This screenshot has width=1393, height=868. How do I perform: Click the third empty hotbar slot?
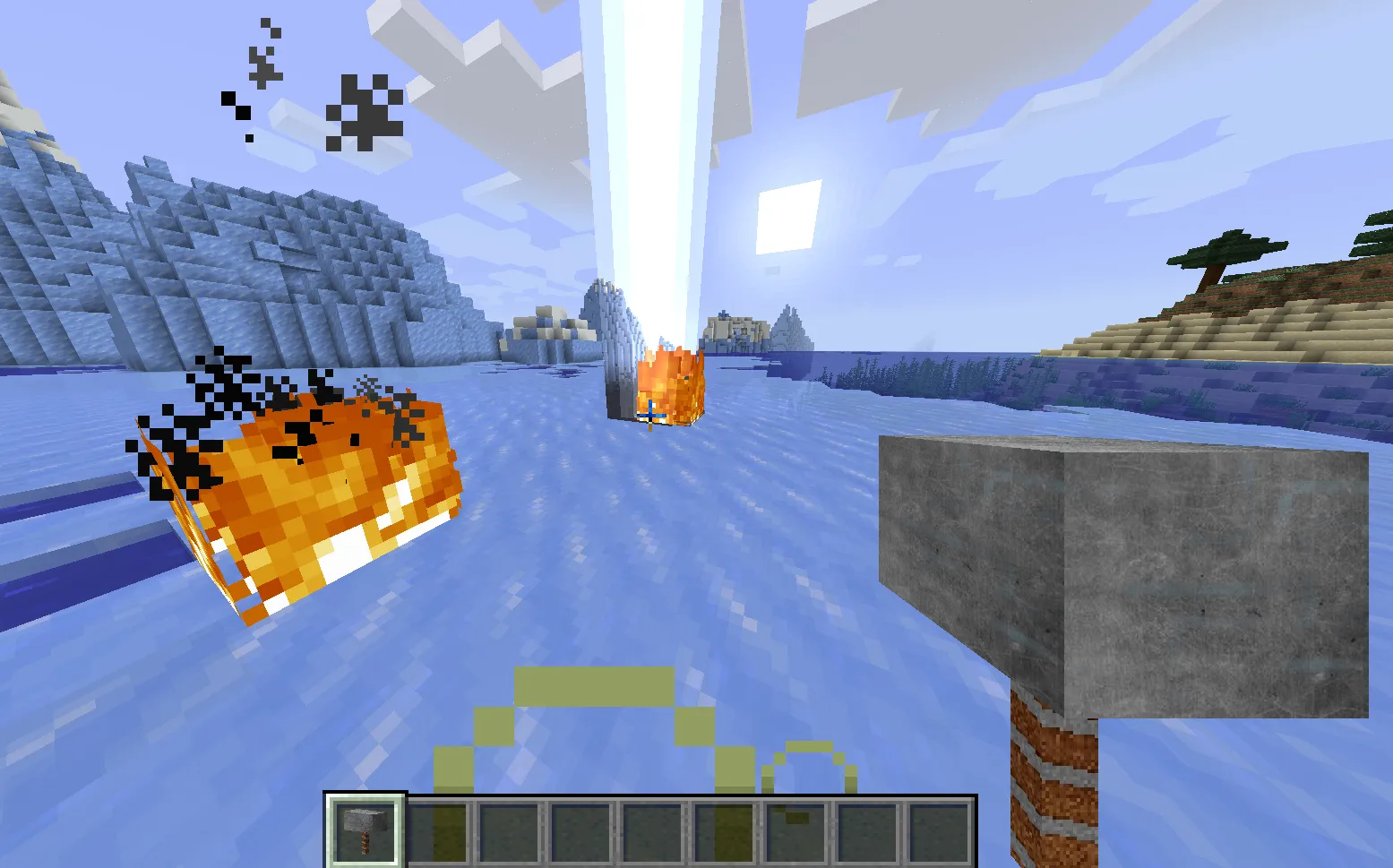pos(509,826)
